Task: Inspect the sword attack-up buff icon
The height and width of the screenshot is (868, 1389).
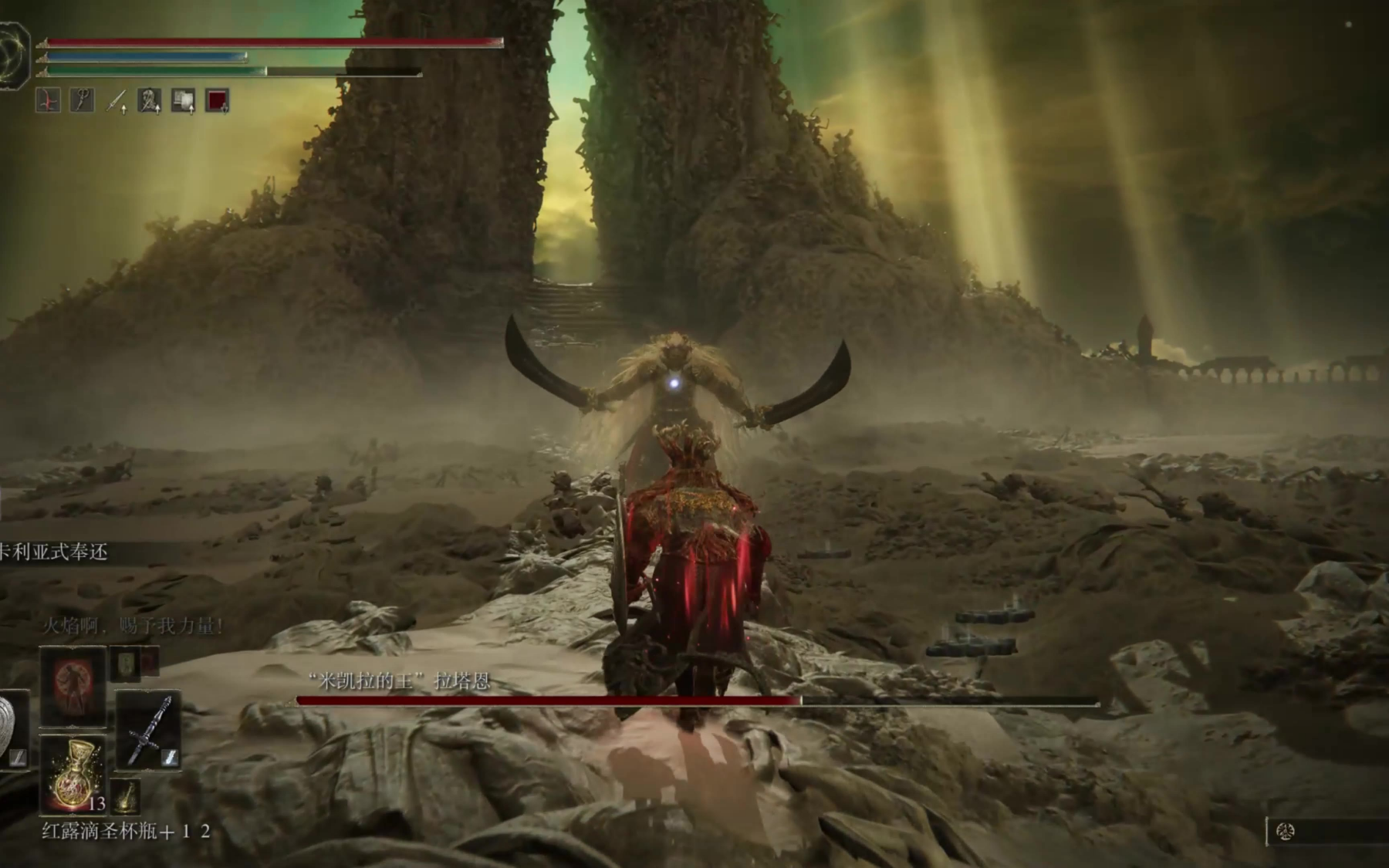Action: pos(116,100)
